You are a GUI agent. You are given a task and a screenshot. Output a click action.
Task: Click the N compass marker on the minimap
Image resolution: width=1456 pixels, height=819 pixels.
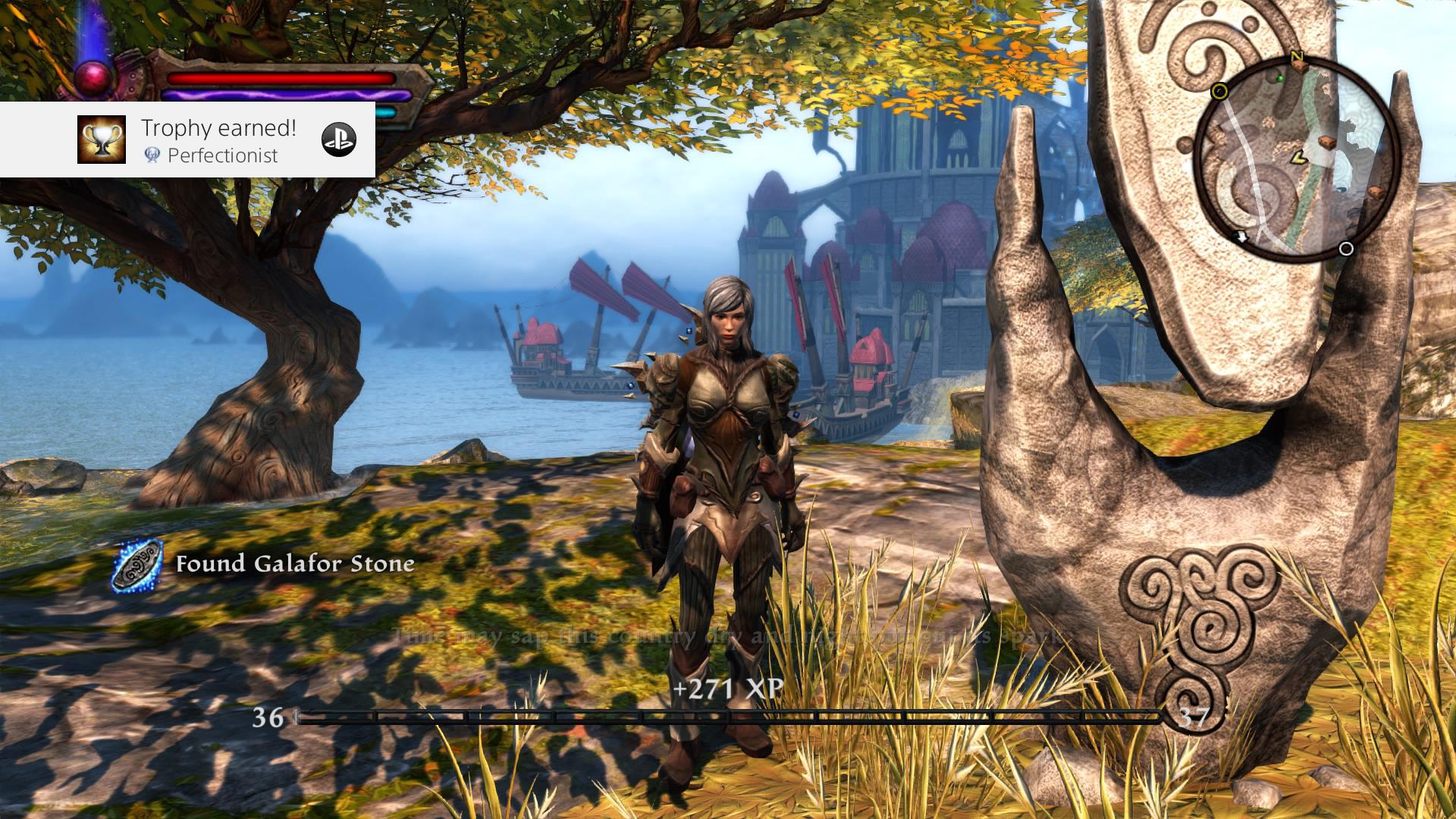(x=1296, y=57)
